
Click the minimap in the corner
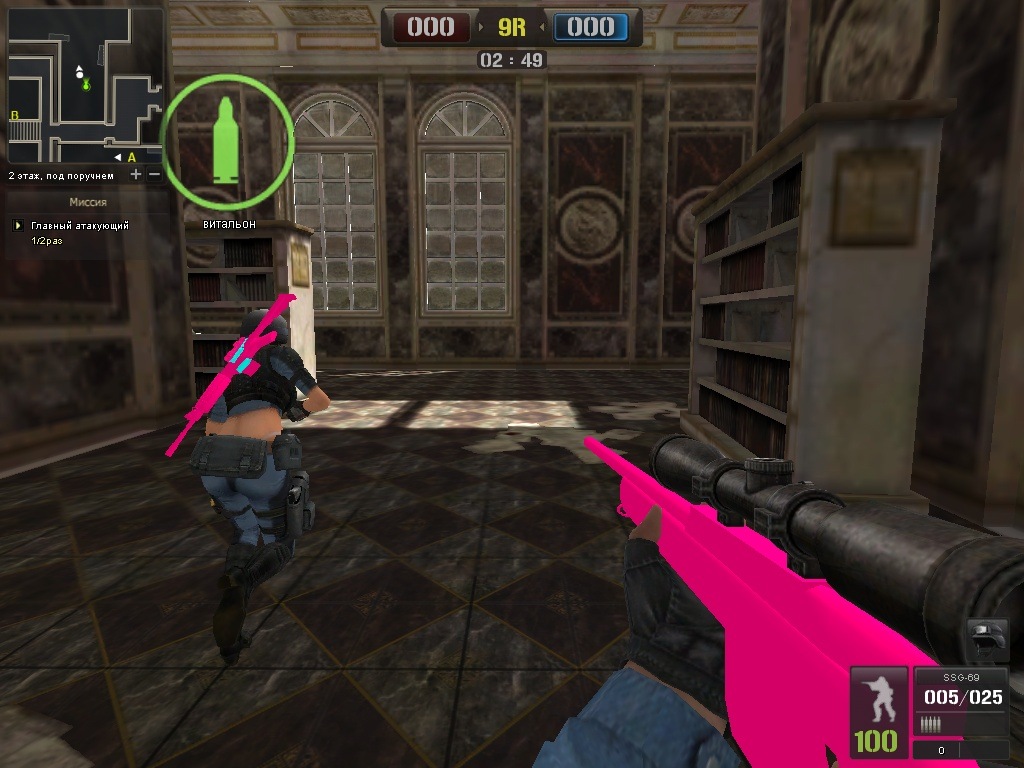(x=85, y=85)
